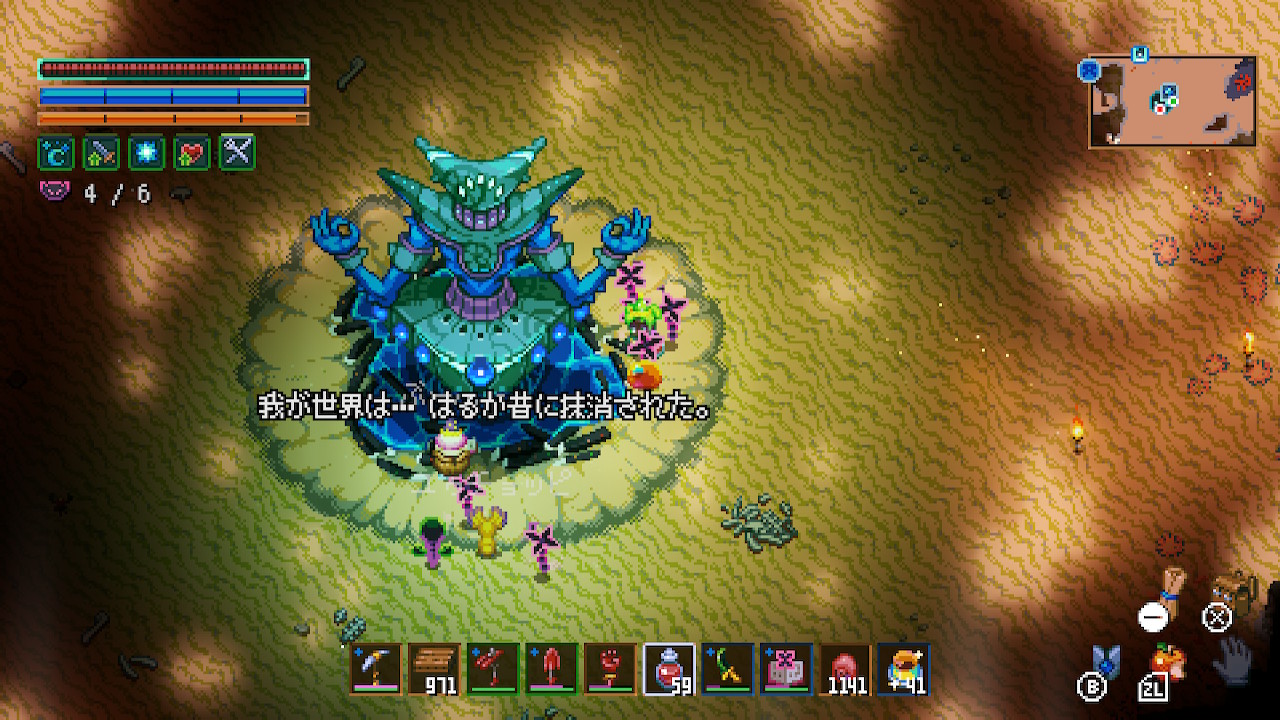Select the pickaxe hotbar slot
This screenshot has height=720, width=1280.
[x=377, y=668]
